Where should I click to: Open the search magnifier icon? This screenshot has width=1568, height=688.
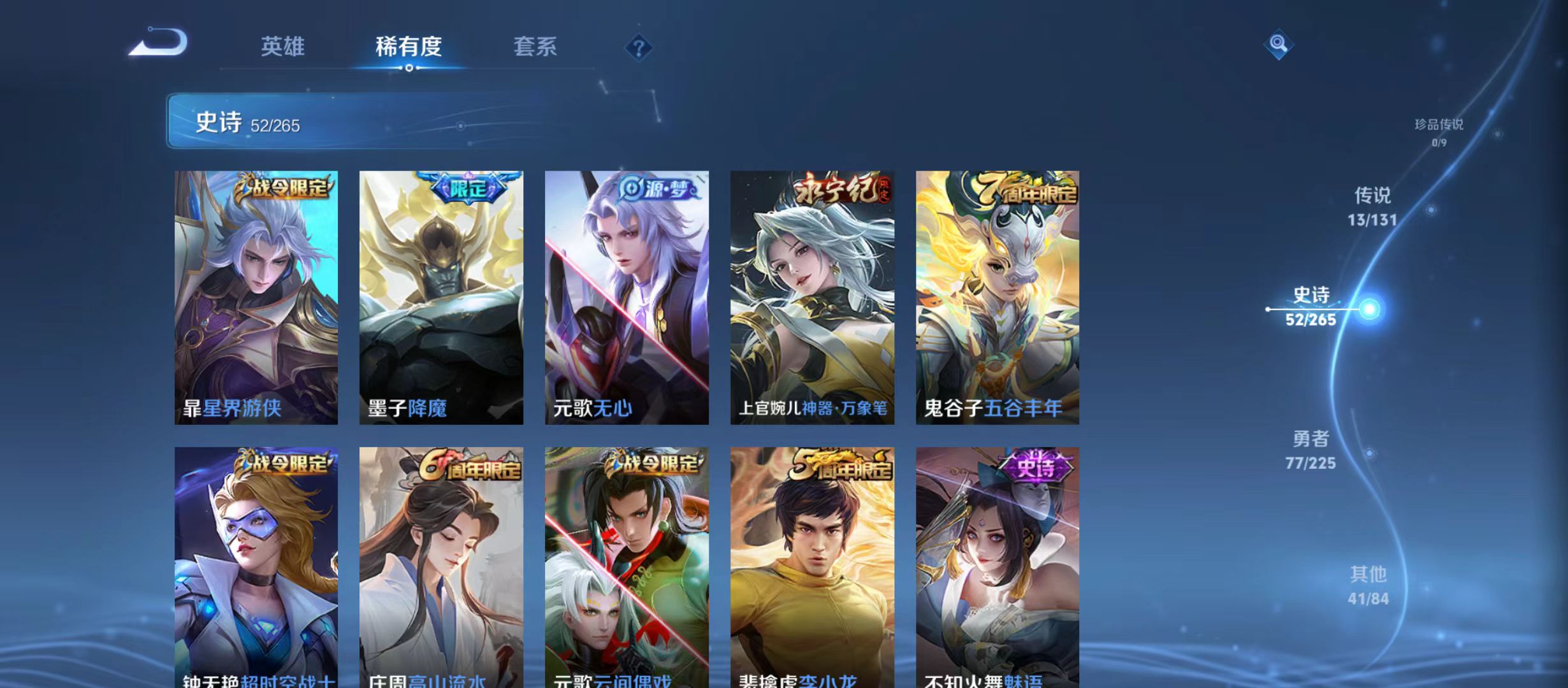pos(1279,45)
